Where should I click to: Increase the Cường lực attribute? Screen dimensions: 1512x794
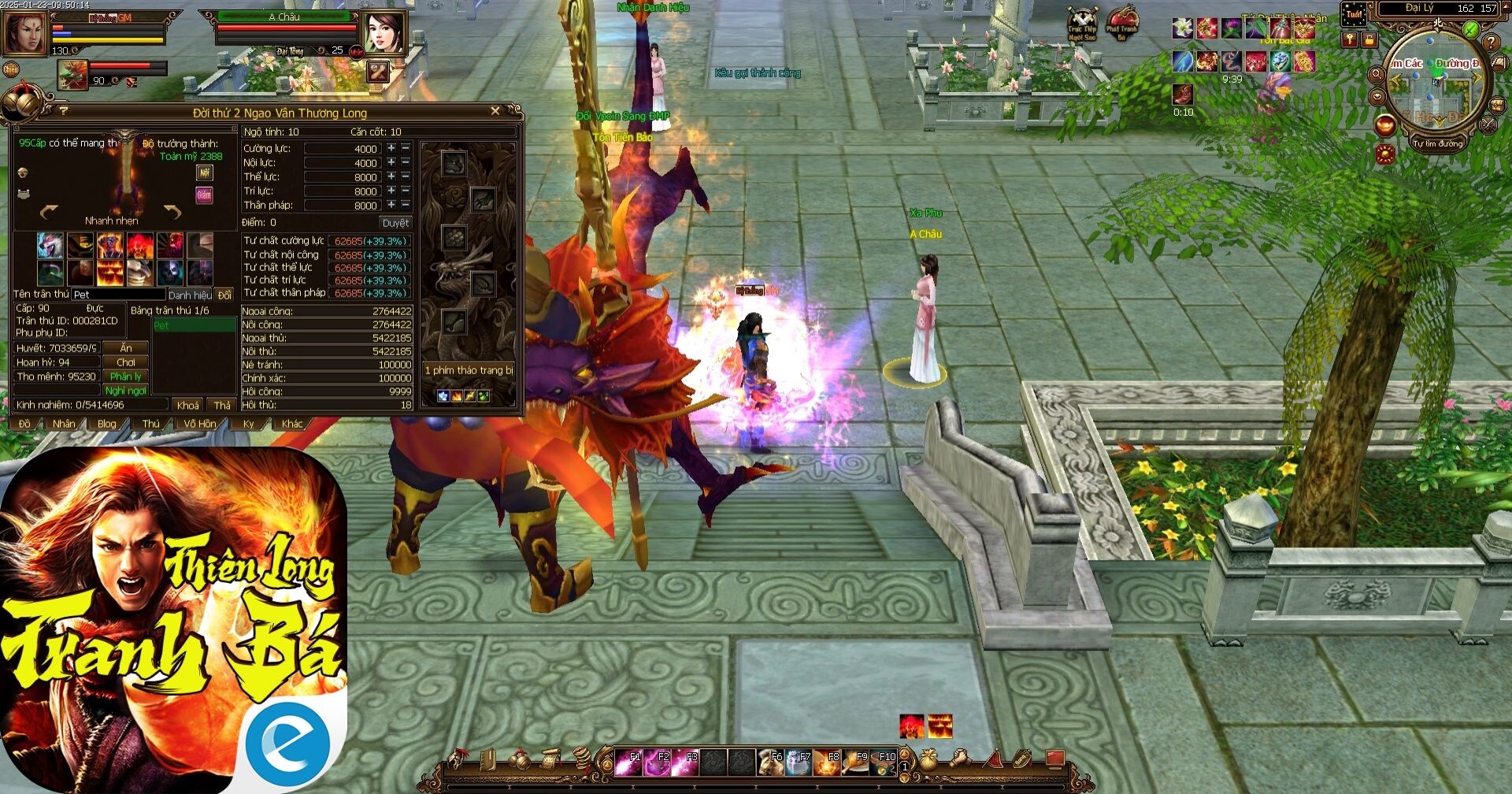391,148
